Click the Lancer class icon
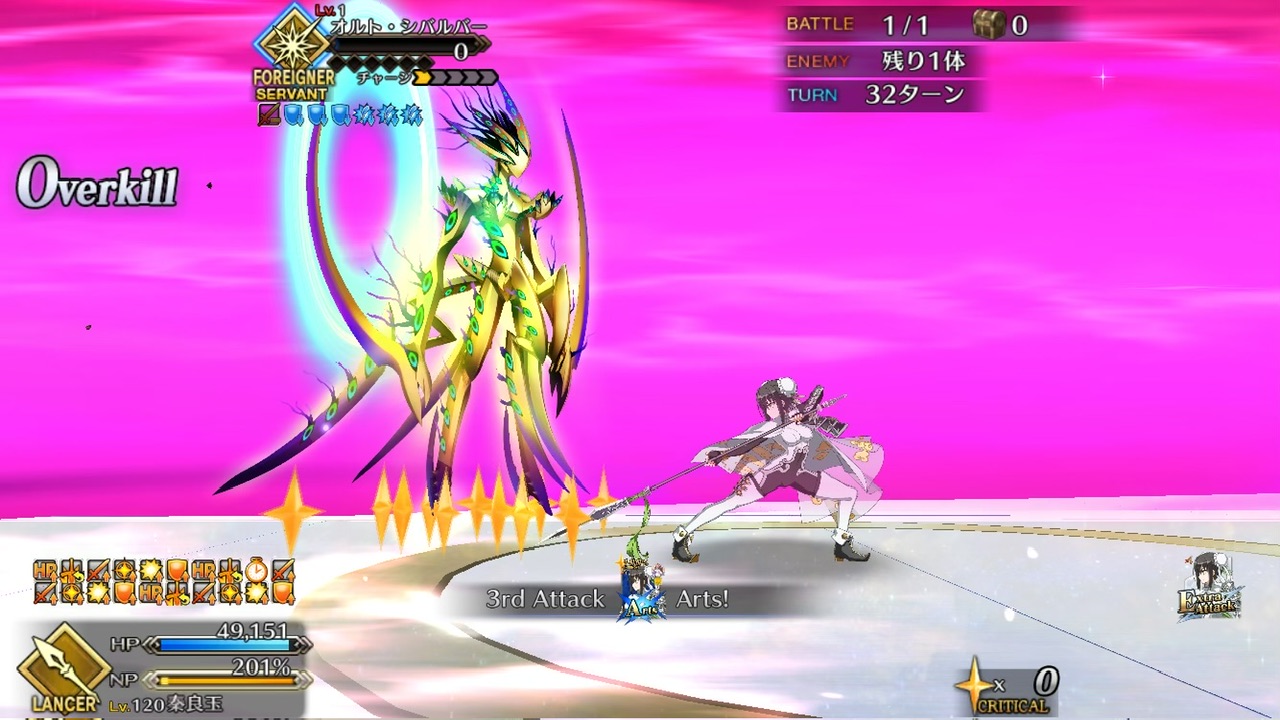The height and width of the screenshot is (720, 1280). (x=62, y=662)
